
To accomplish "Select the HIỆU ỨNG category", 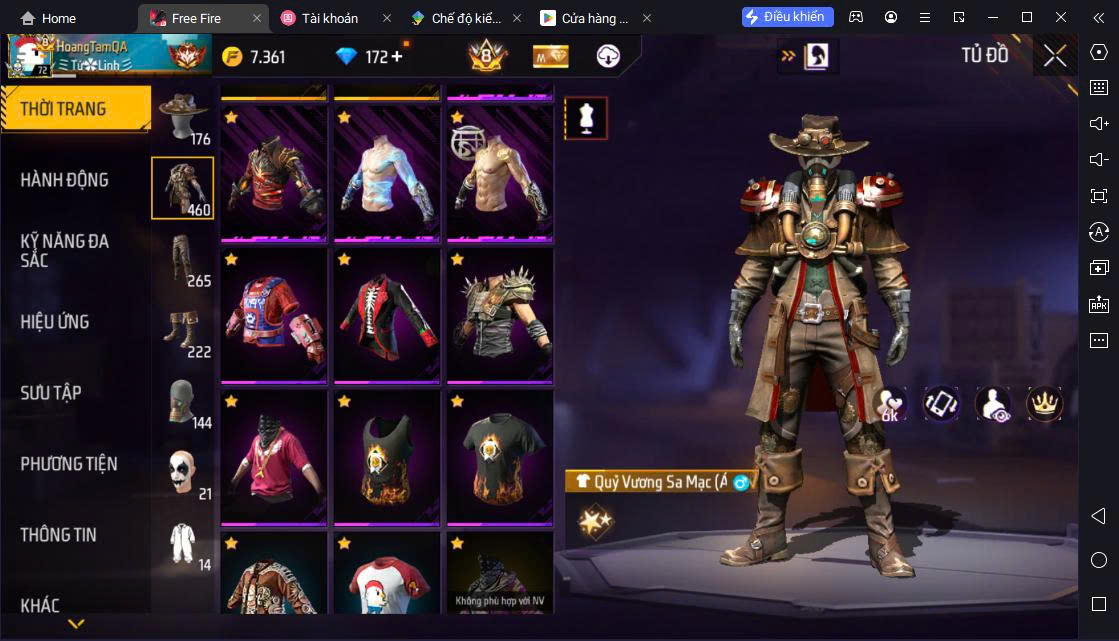I will pos(55,322).
